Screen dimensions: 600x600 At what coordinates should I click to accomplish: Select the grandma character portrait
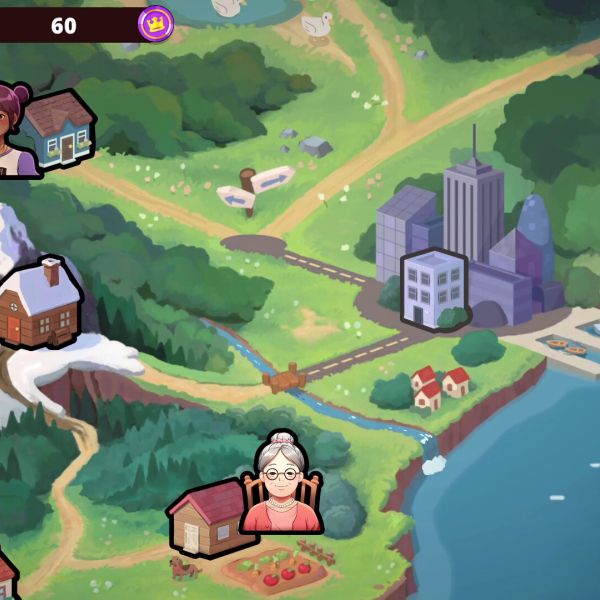282,484
